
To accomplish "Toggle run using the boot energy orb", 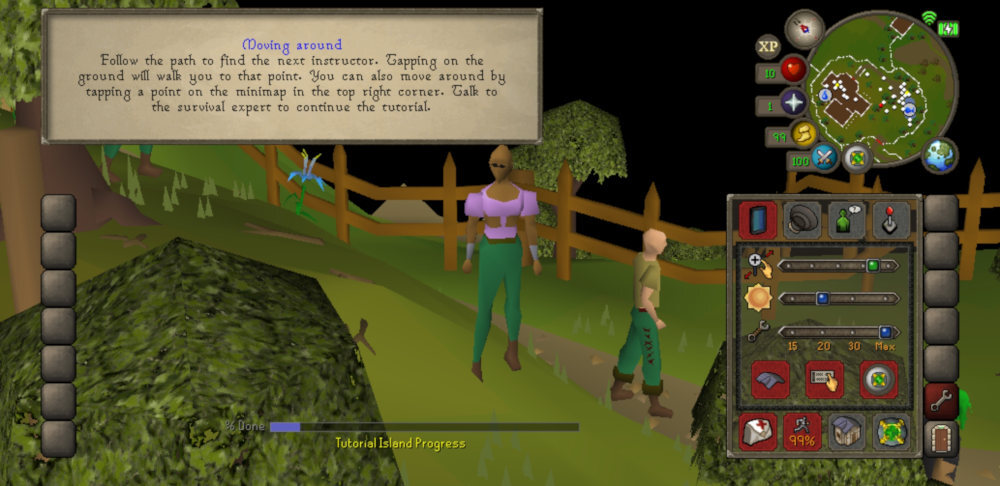I will (803, 133).
